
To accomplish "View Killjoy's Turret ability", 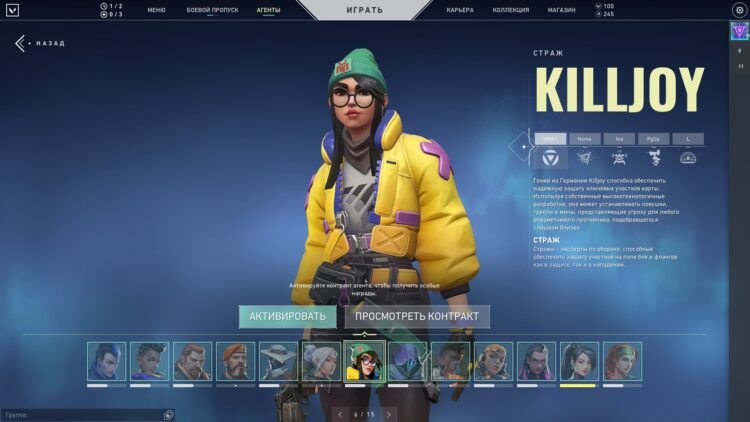I will [x=653, y=157].
